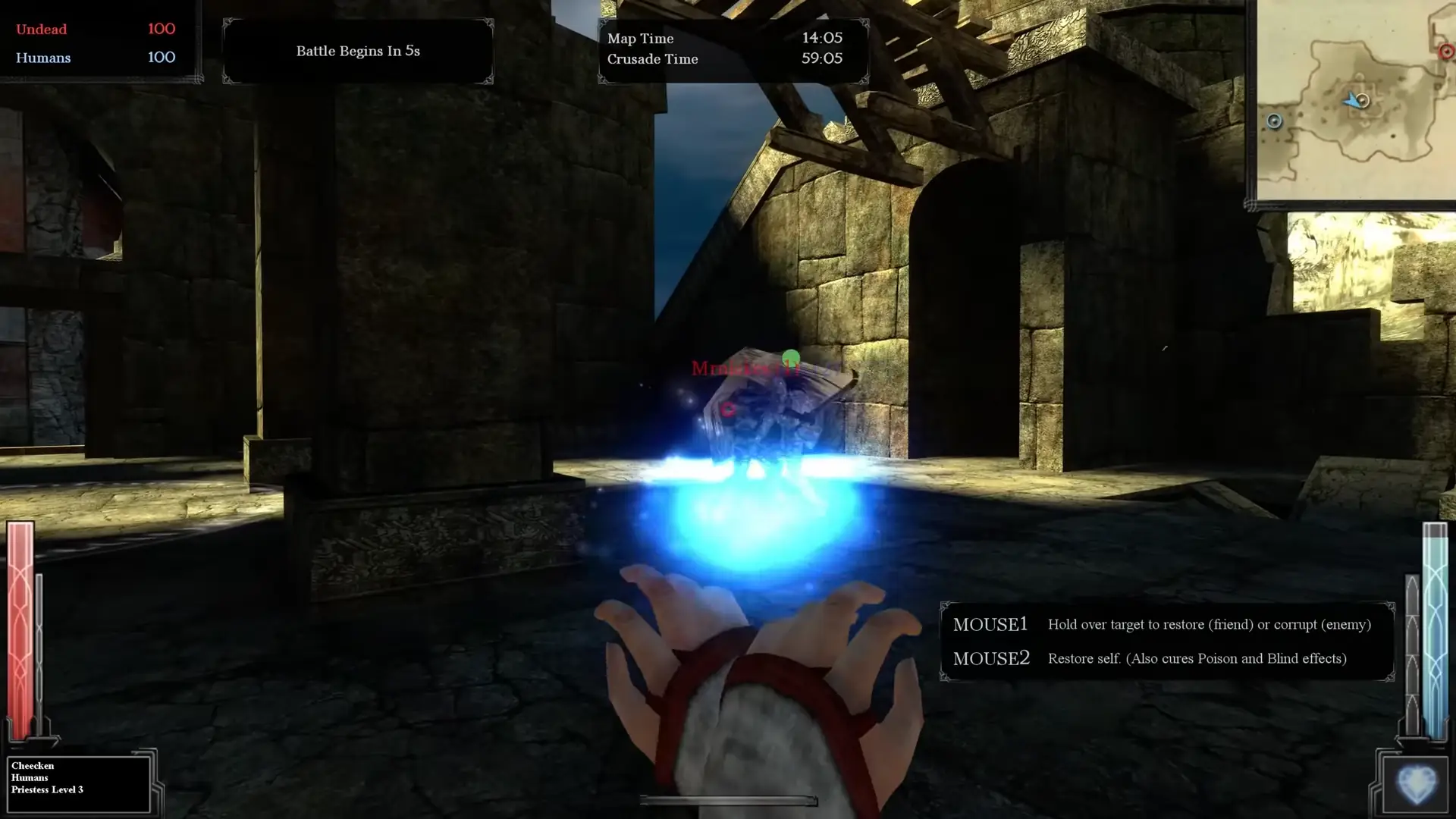This screenshot has height=819, width=1456.
Task: Click the red enemy marker on the minimap
Action: tap(1447, 52)
